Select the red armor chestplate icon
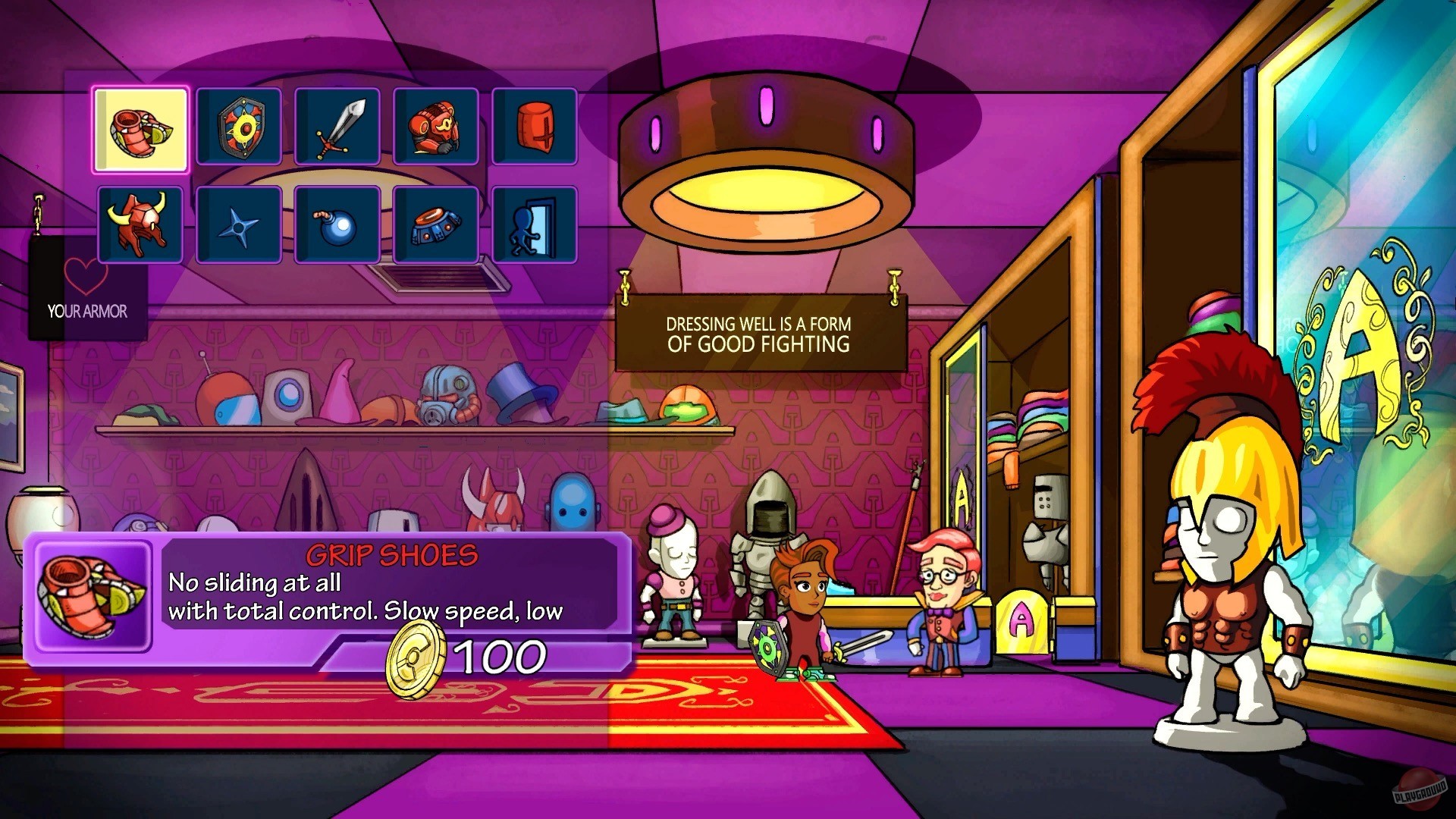1456x819 pixels. click(435, 127)
